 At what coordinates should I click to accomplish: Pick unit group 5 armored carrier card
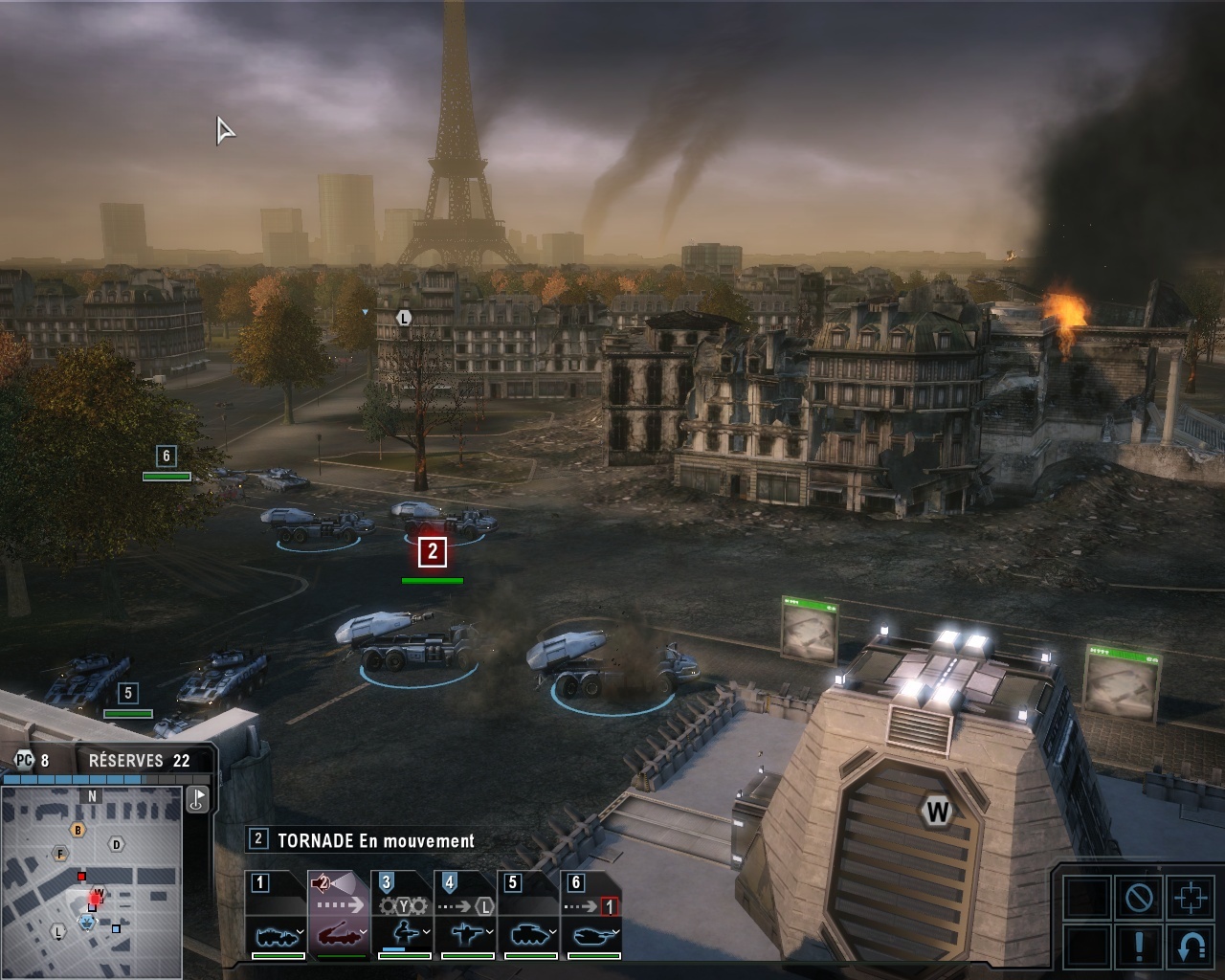pyautogui.click(x=528, y=916)
